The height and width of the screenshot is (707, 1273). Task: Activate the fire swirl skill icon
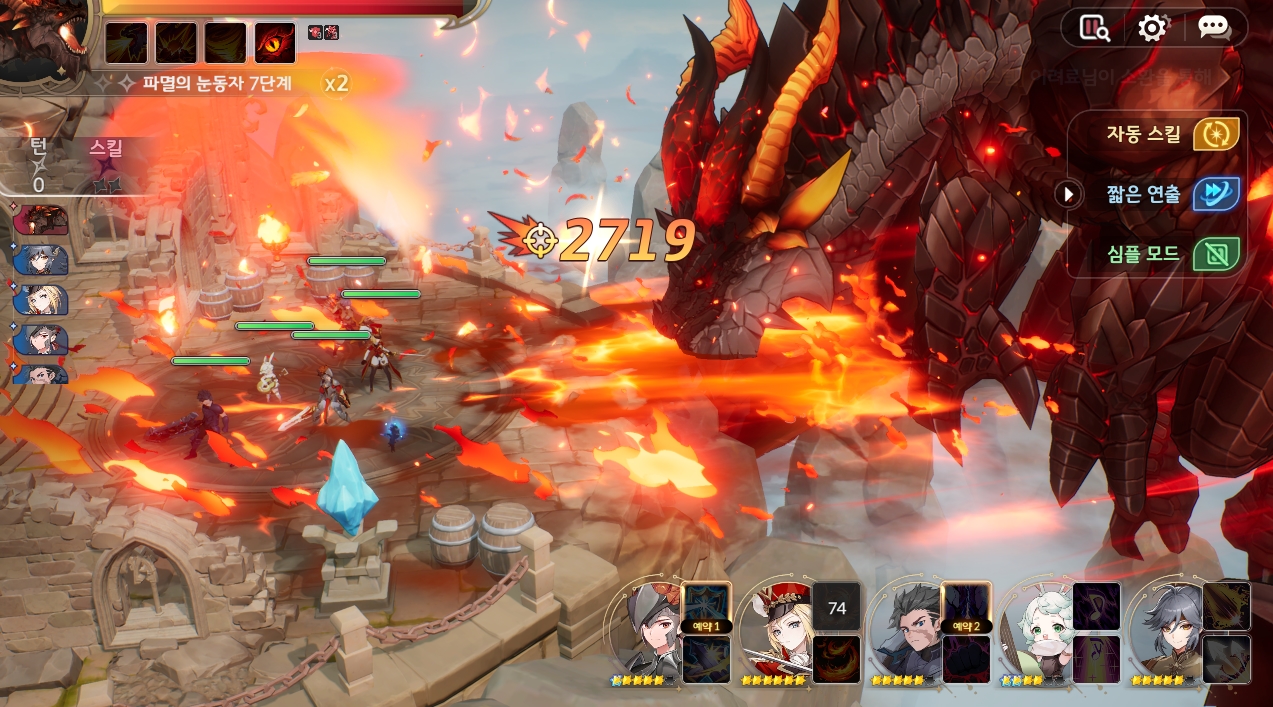837,659
